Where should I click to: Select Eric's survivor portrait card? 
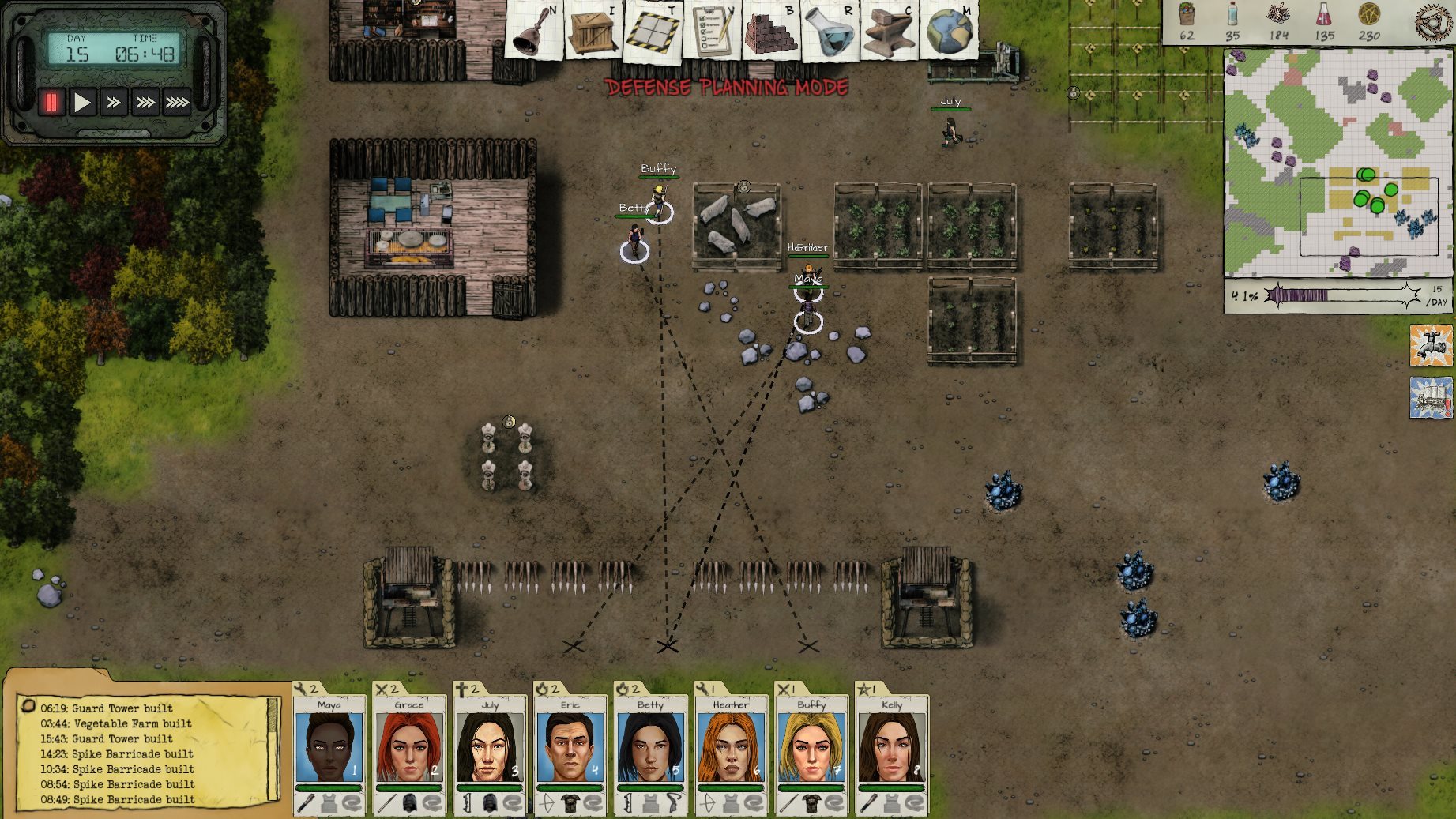(570, 748)
